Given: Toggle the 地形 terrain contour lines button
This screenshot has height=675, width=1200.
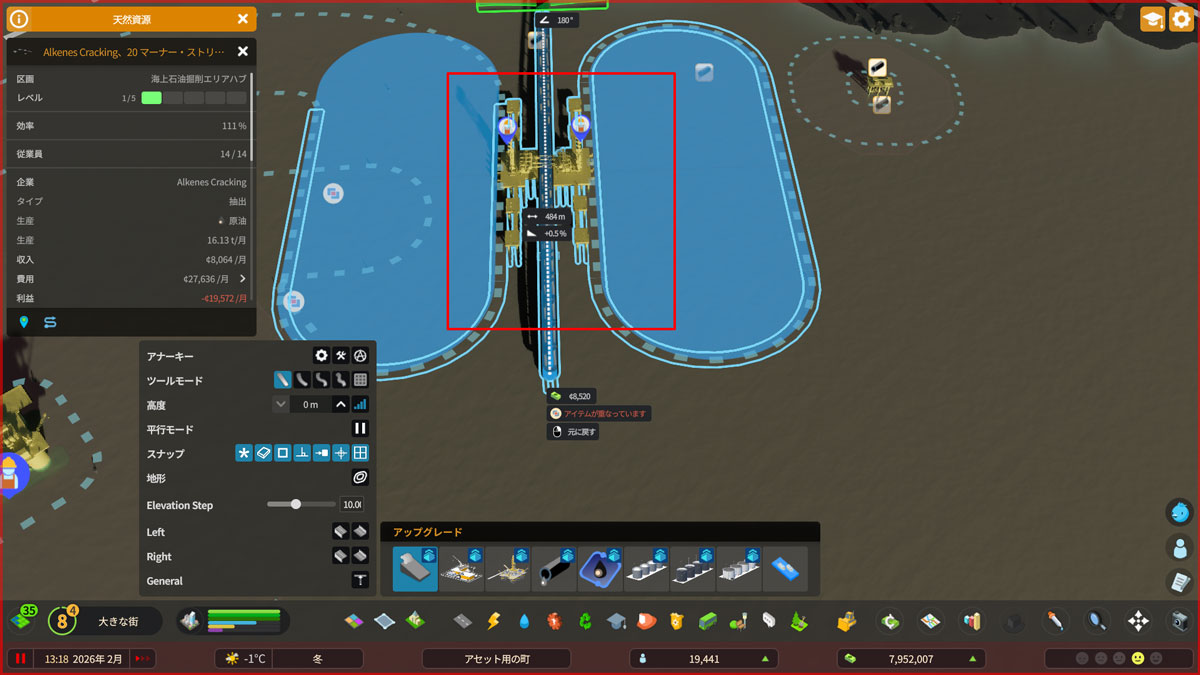Looking at the screenshot, I should click(360, 478).
